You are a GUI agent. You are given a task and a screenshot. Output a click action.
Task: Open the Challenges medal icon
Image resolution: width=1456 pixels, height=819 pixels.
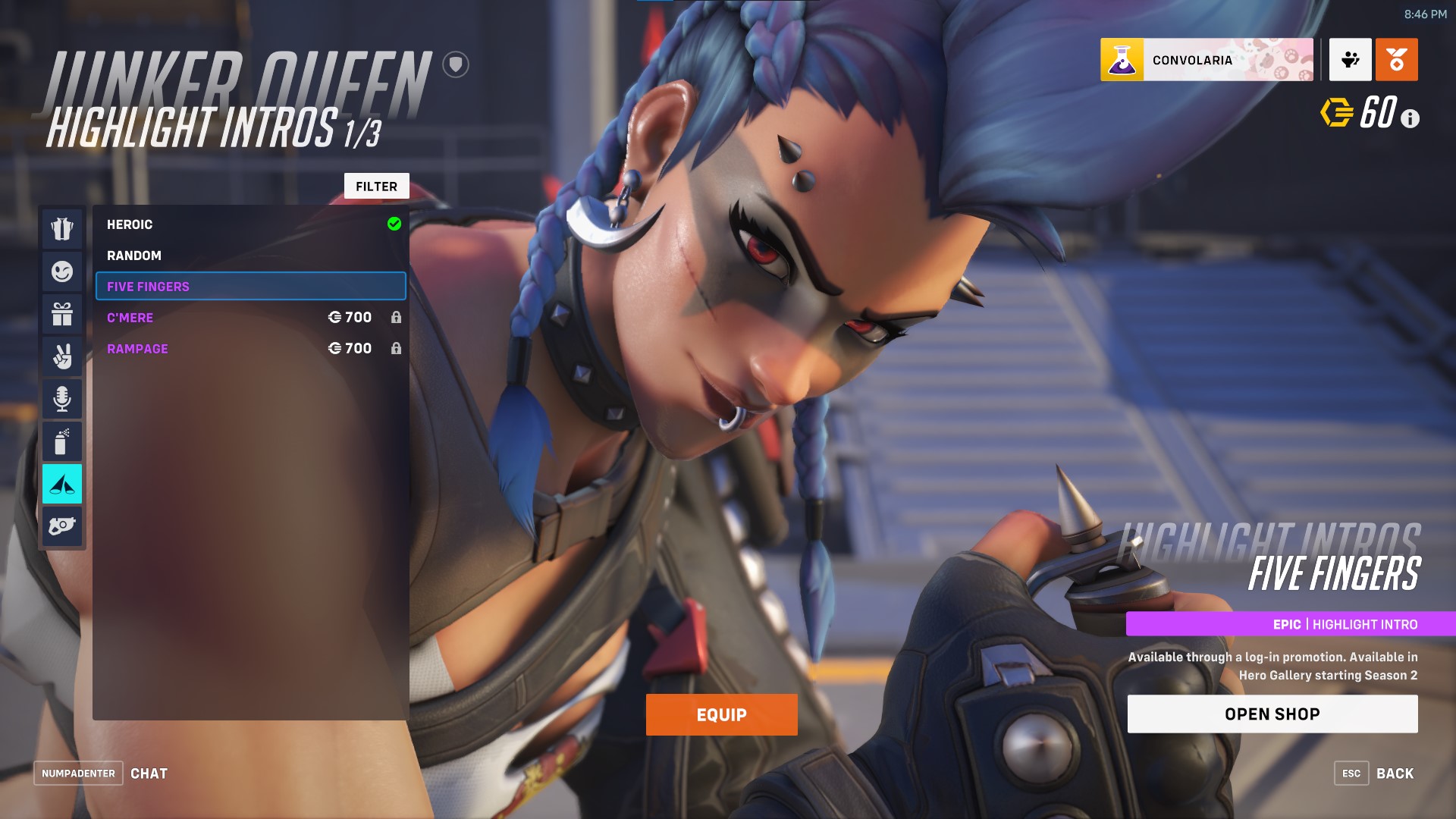tap(1398, 60)
